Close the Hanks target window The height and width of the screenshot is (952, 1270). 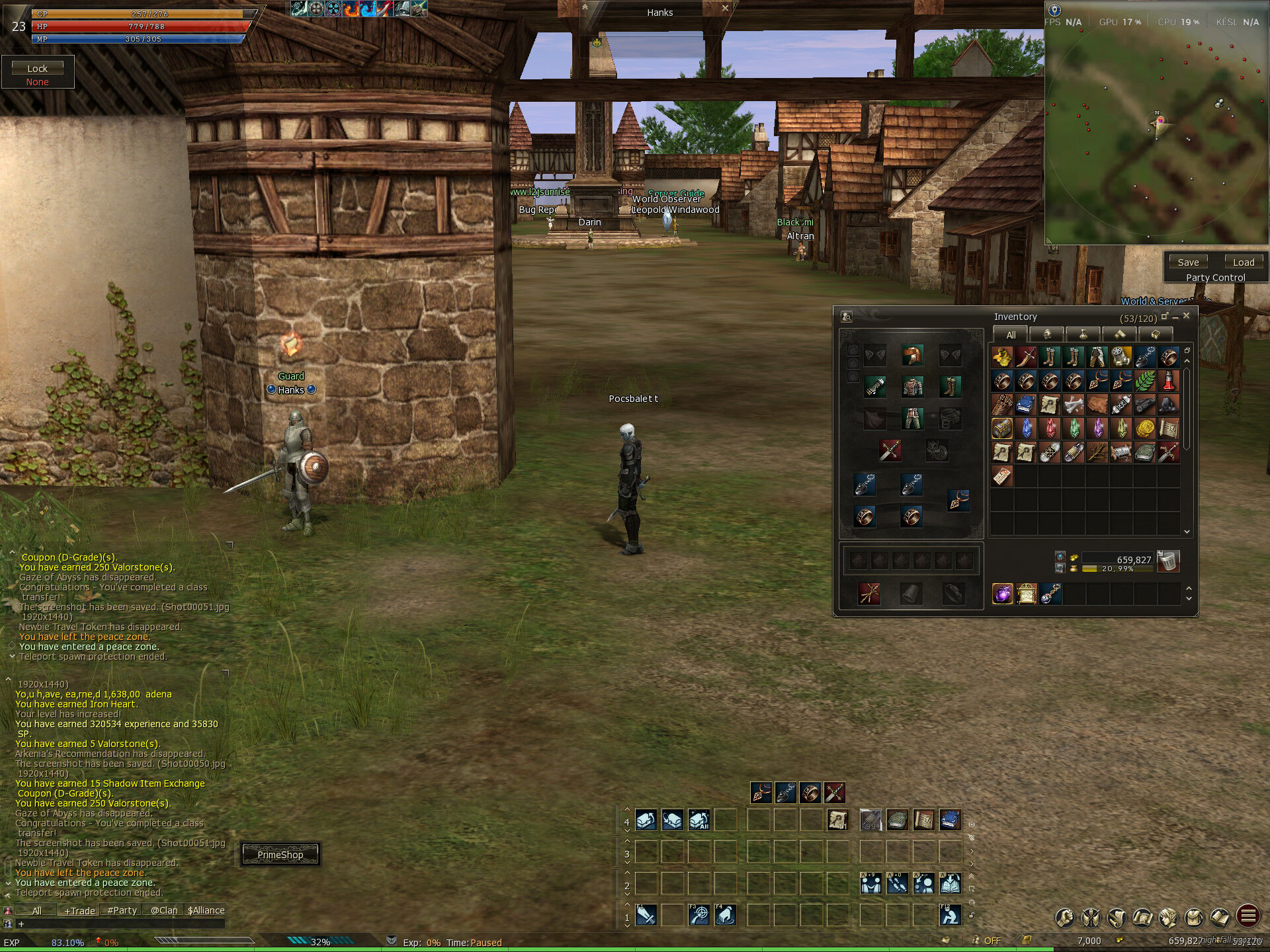tap(725, 9)
